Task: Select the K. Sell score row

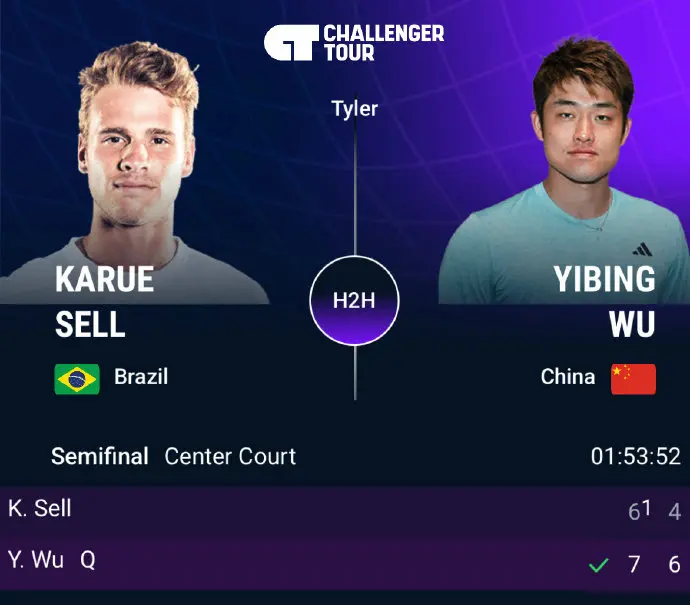Action: tap(344, 510)
